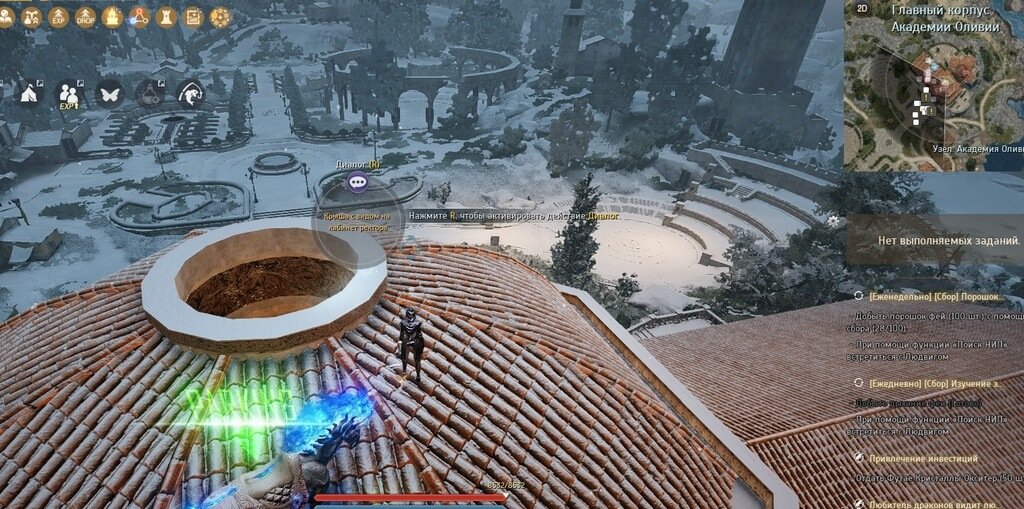Image resolution: width=1024 pixels, height=509 pixels.
Task: Click the golden circular gear icon
Action: tap(220, 17)
